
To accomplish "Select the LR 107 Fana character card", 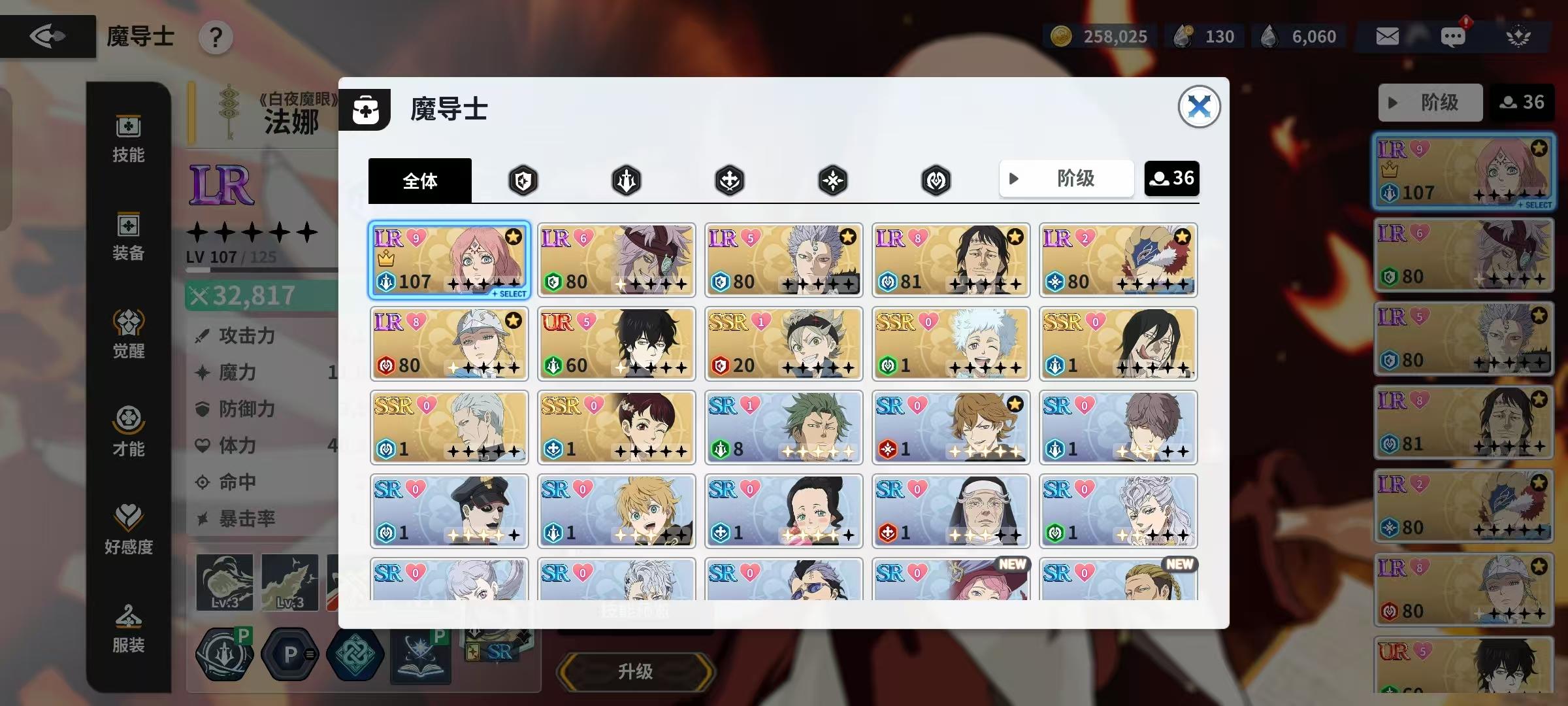I will 449,260.
